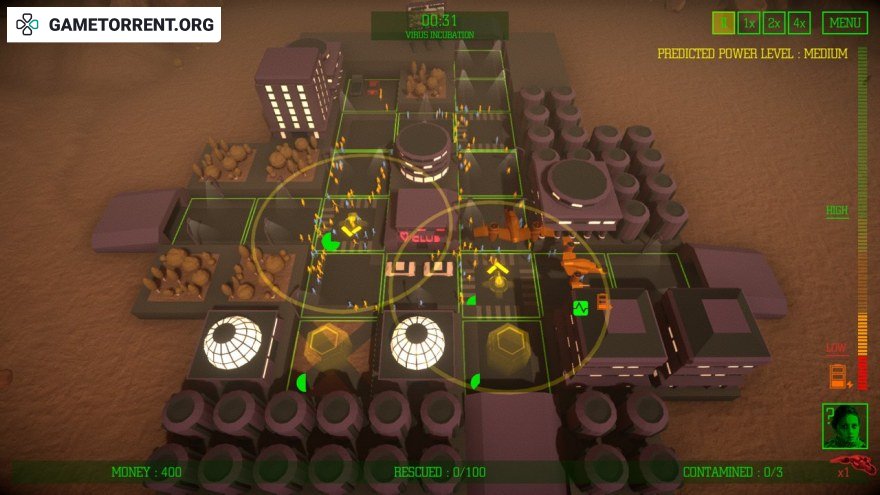Select the yellow chevron tower left of CLUB building
The image size is (880, 495).
tap(352, 229)
